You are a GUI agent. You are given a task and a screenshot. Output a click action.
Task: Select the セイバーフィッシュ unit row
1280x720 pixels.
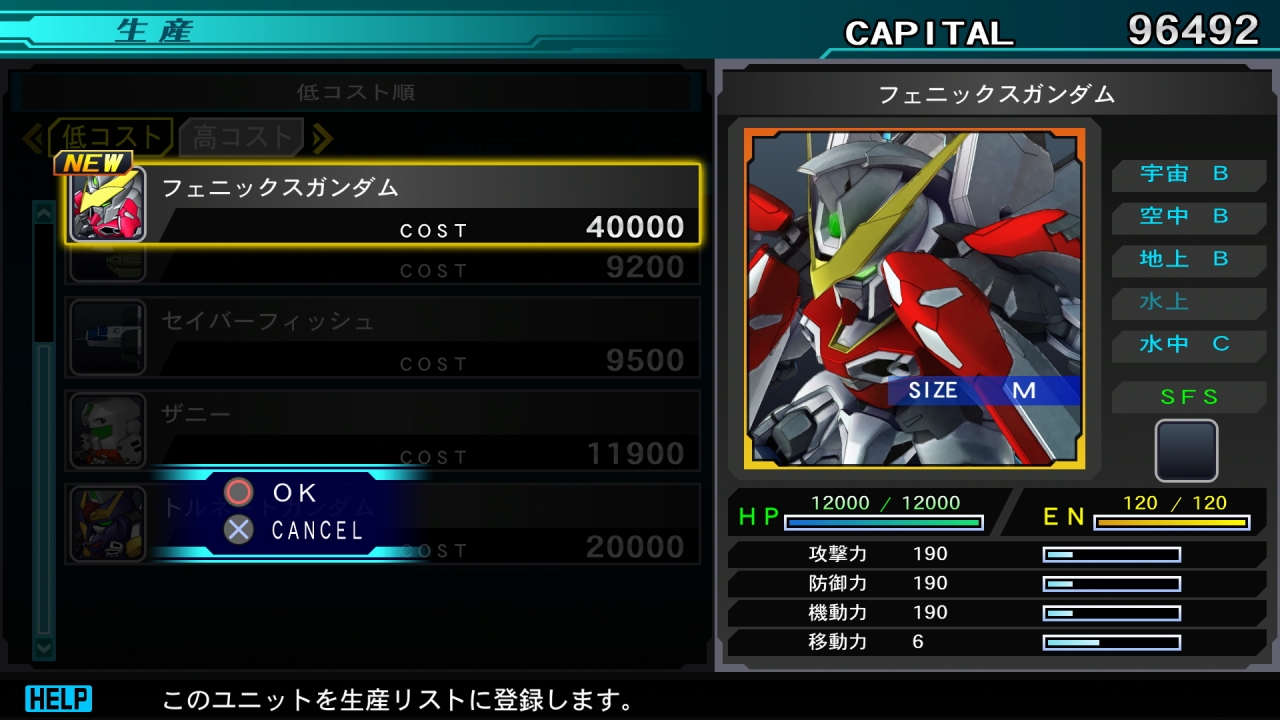click(x=384, y=338)
